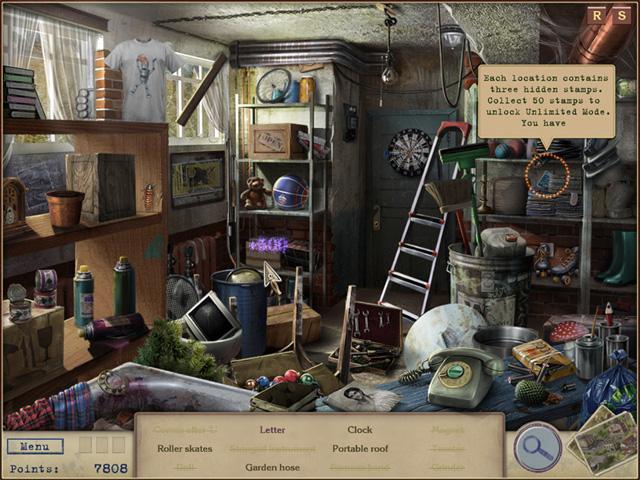This screenshot has width=640, height=480.
Task: Select Clock in the item list
Action: [x=359, y=430]
